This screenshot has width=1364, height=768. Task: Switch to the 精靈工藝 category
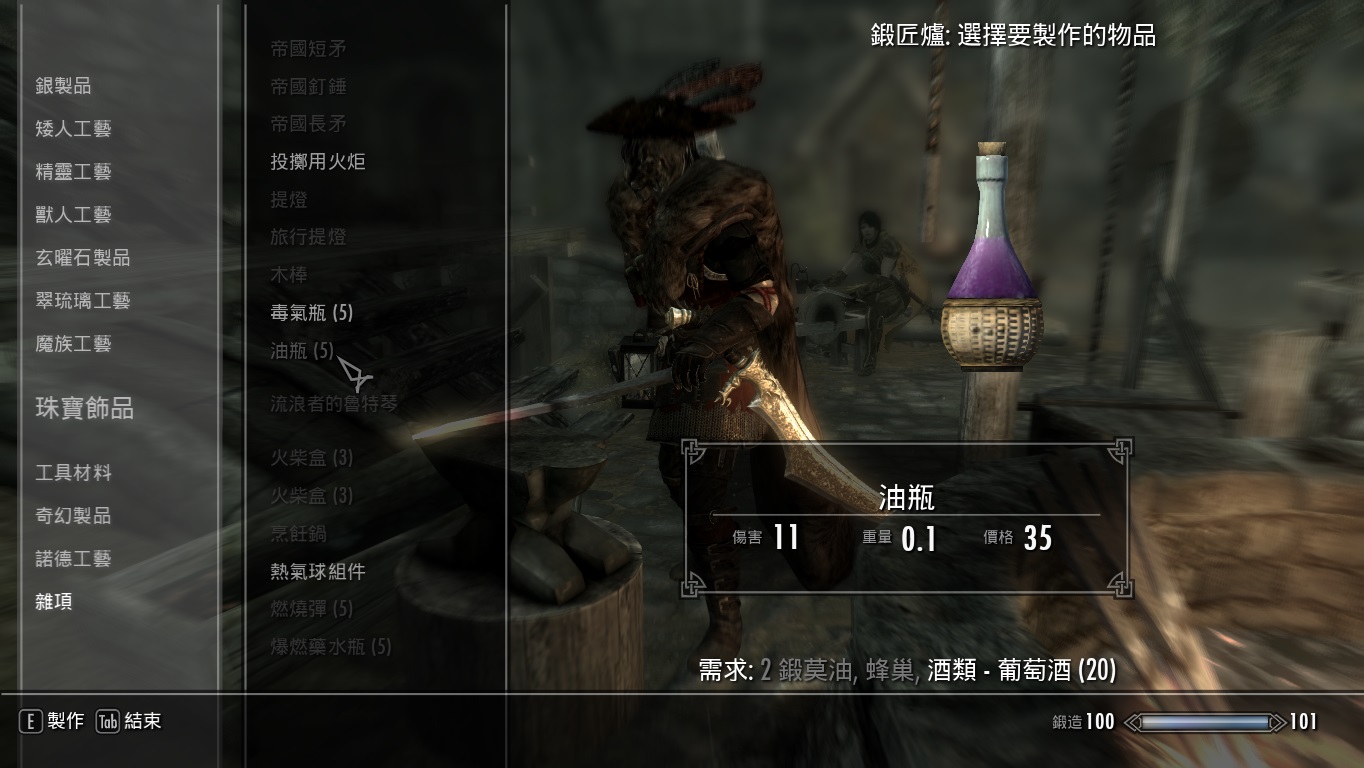66,170
